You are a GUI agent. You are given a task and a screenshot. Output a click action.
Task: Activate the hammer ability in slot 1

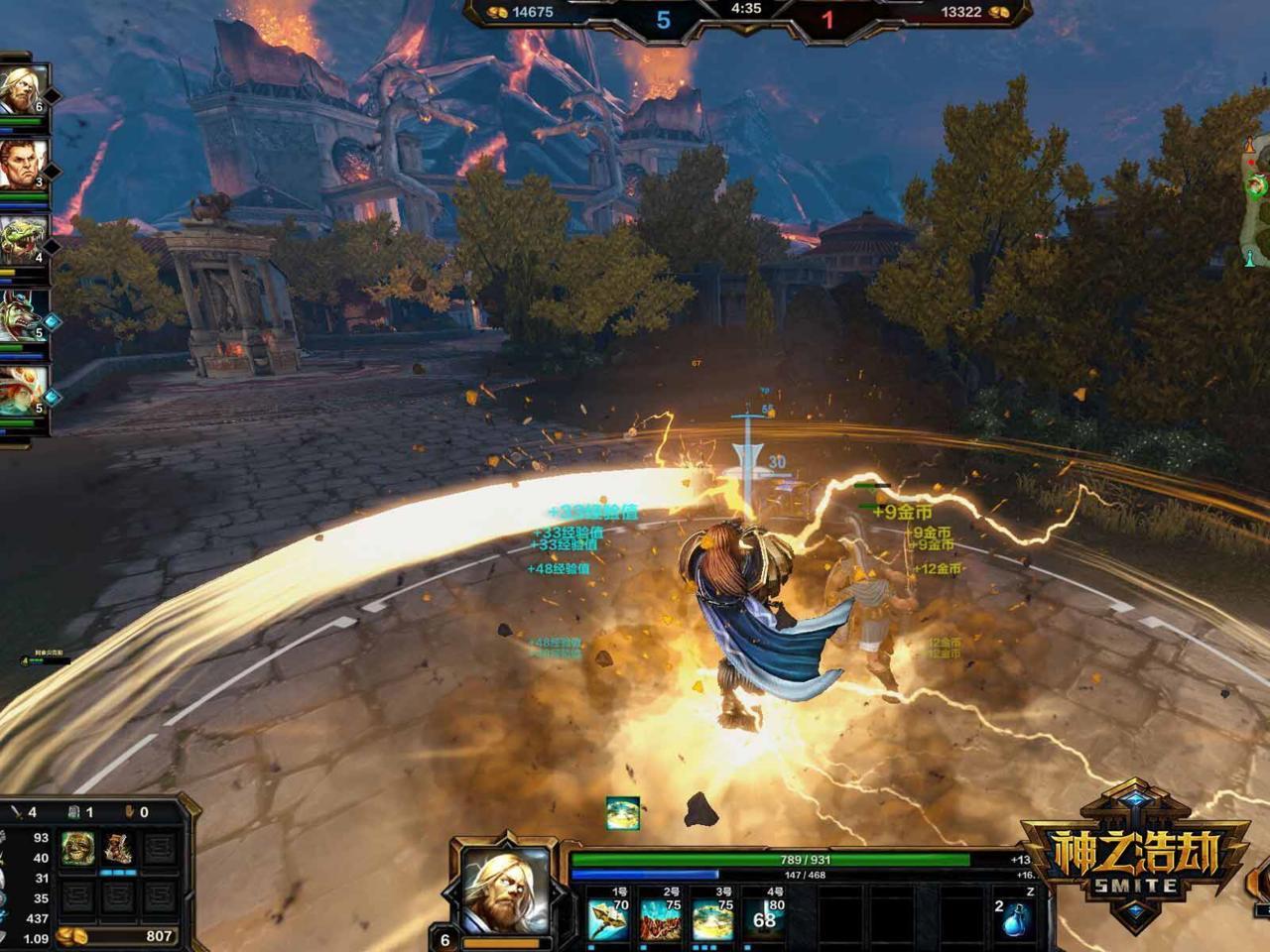[x=607, y=919]
